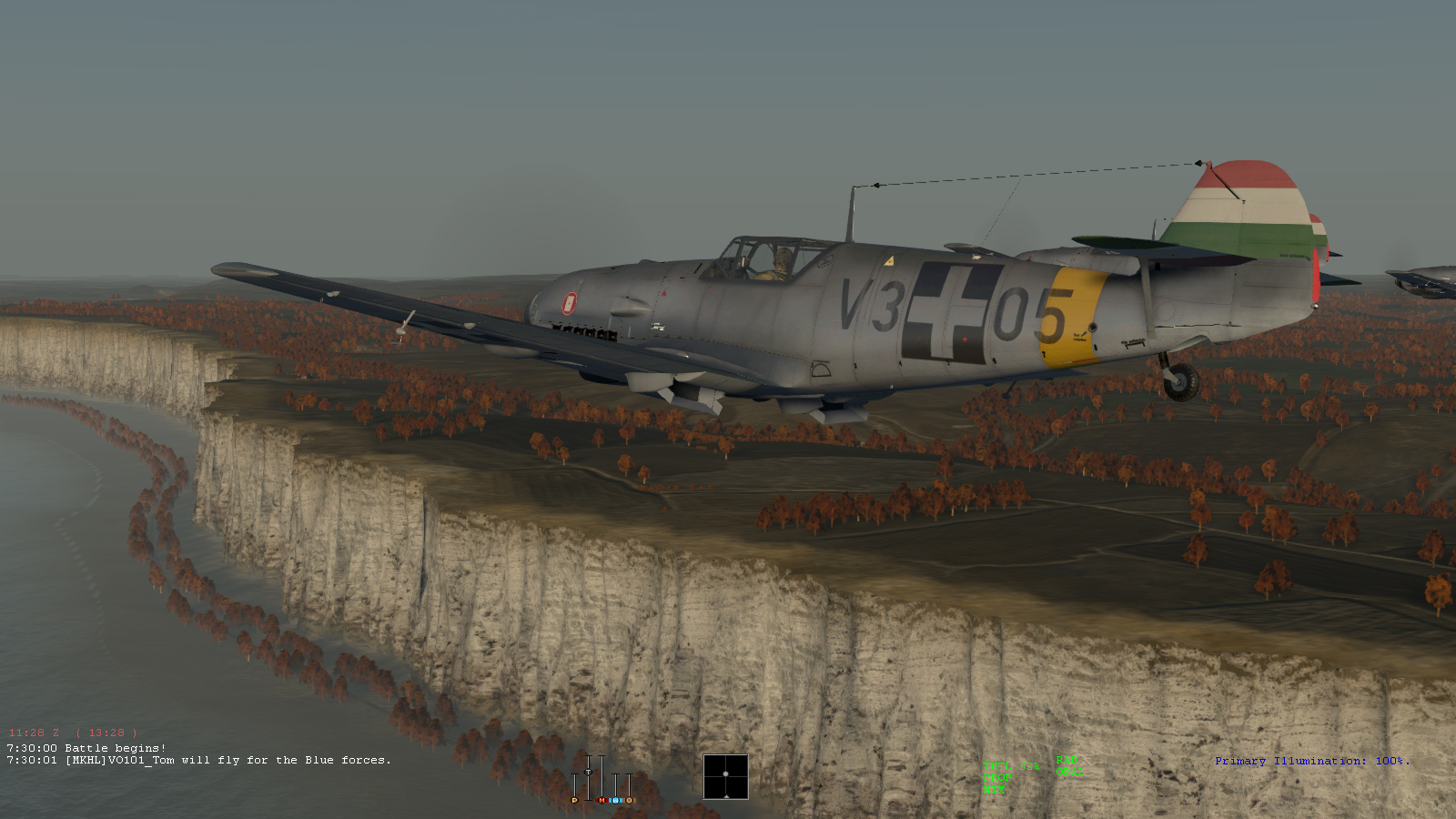The height and width of the screenshot is (819, 1456).
Task: Click the oil radiator O lever knob
Action: [x=629, y=800]
